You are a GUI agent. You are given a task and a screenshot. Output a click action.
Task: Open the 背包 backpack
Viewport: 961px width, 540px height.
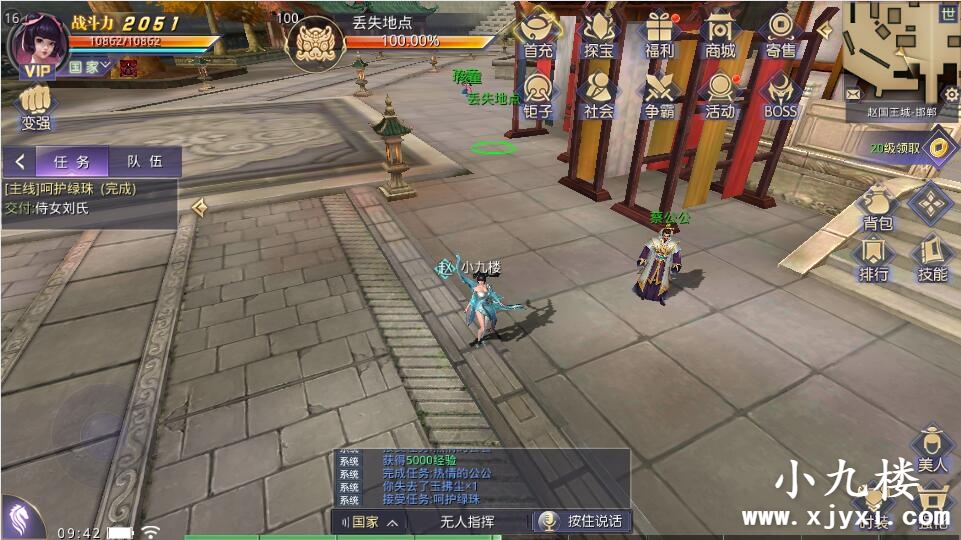(x=877, y=207)
